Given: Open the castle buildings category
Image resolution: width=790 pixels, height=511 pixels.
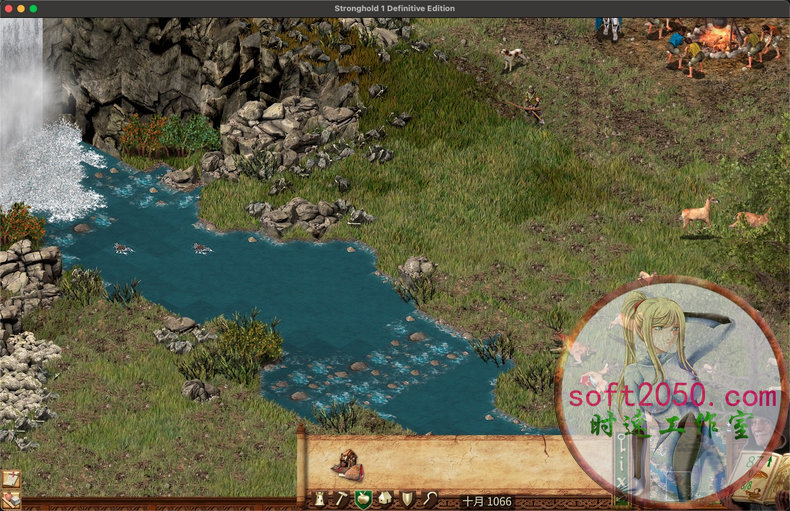Looking at the screenshot, I should point(320,498).
